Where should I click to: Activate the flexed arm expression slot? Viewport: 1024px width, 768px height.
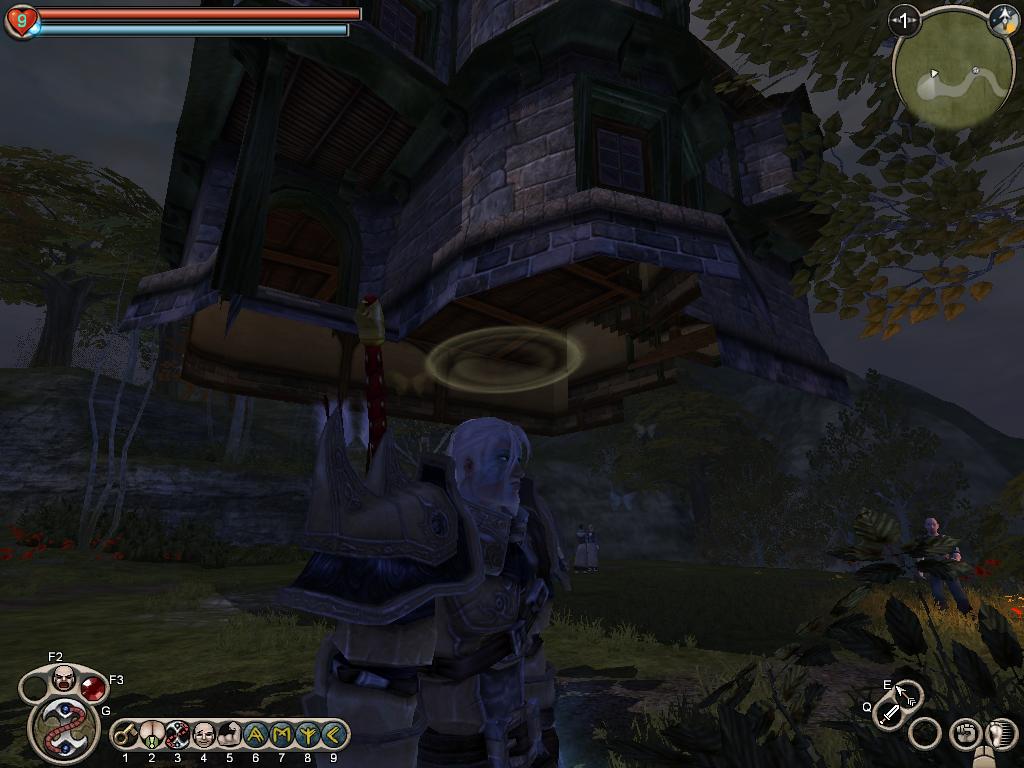pyautogui.click(x=229, y=736)
